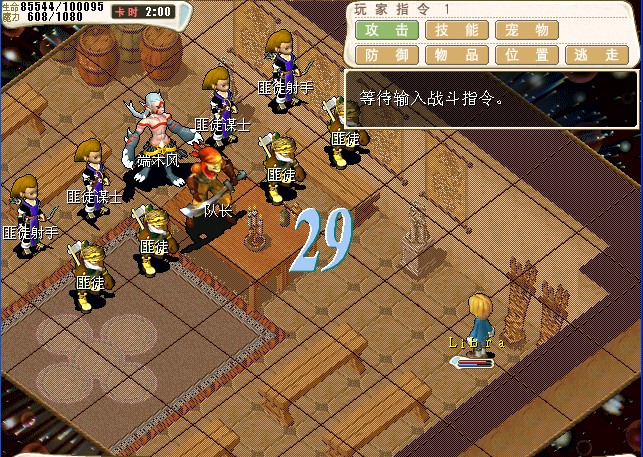
Task: Click the 位置 (Position) command
Action: 526,55
